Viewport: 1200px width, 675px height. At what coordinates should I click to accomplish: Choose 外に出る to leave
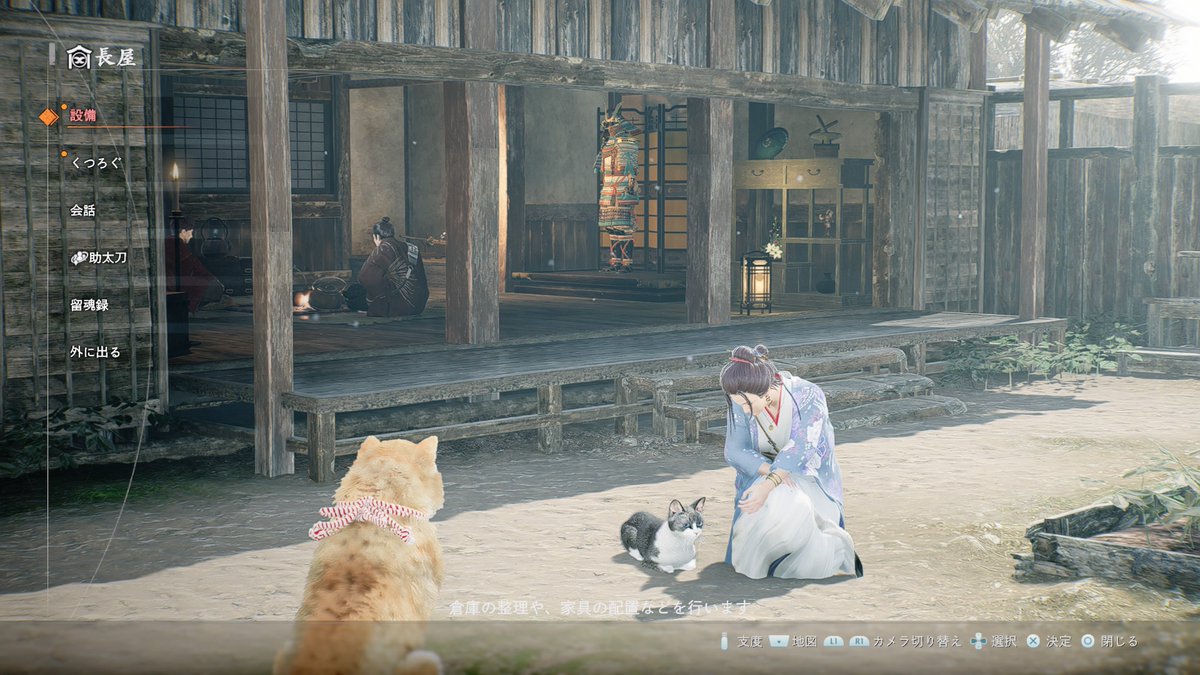(x=95, y=352)
